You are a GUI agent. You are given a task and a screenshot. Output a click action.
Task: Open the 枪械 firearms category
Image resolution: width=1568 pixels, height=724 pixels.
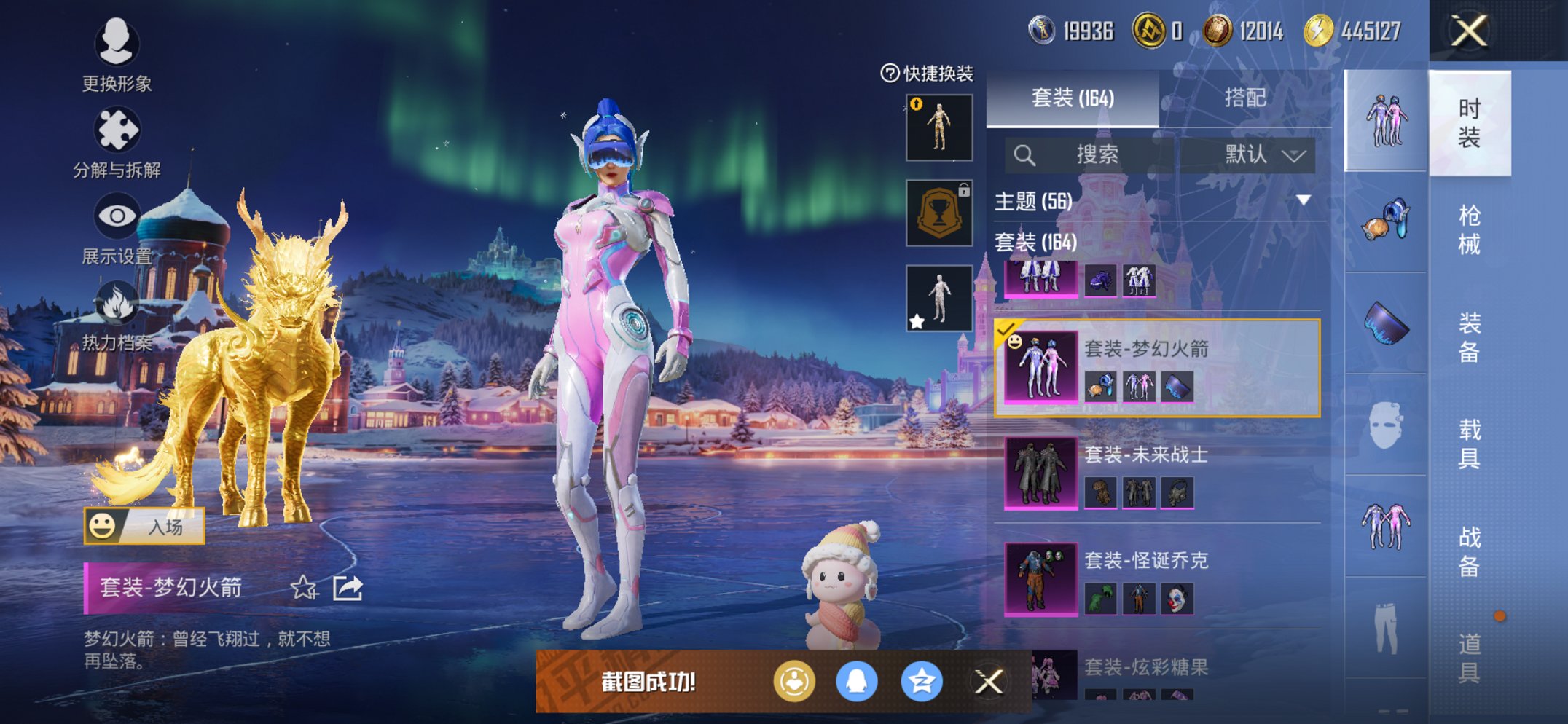1469,229
